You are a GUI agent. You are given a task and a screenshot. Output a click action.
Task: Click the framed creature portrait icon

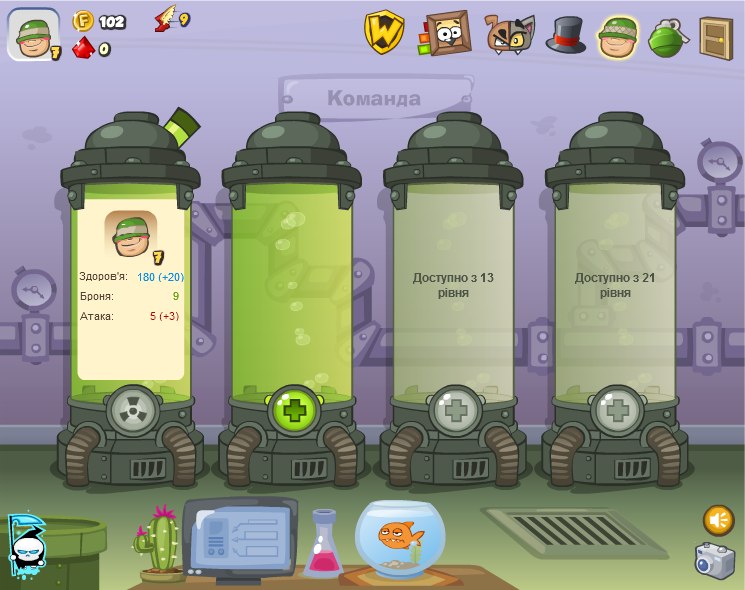click(x=446, y=33)
